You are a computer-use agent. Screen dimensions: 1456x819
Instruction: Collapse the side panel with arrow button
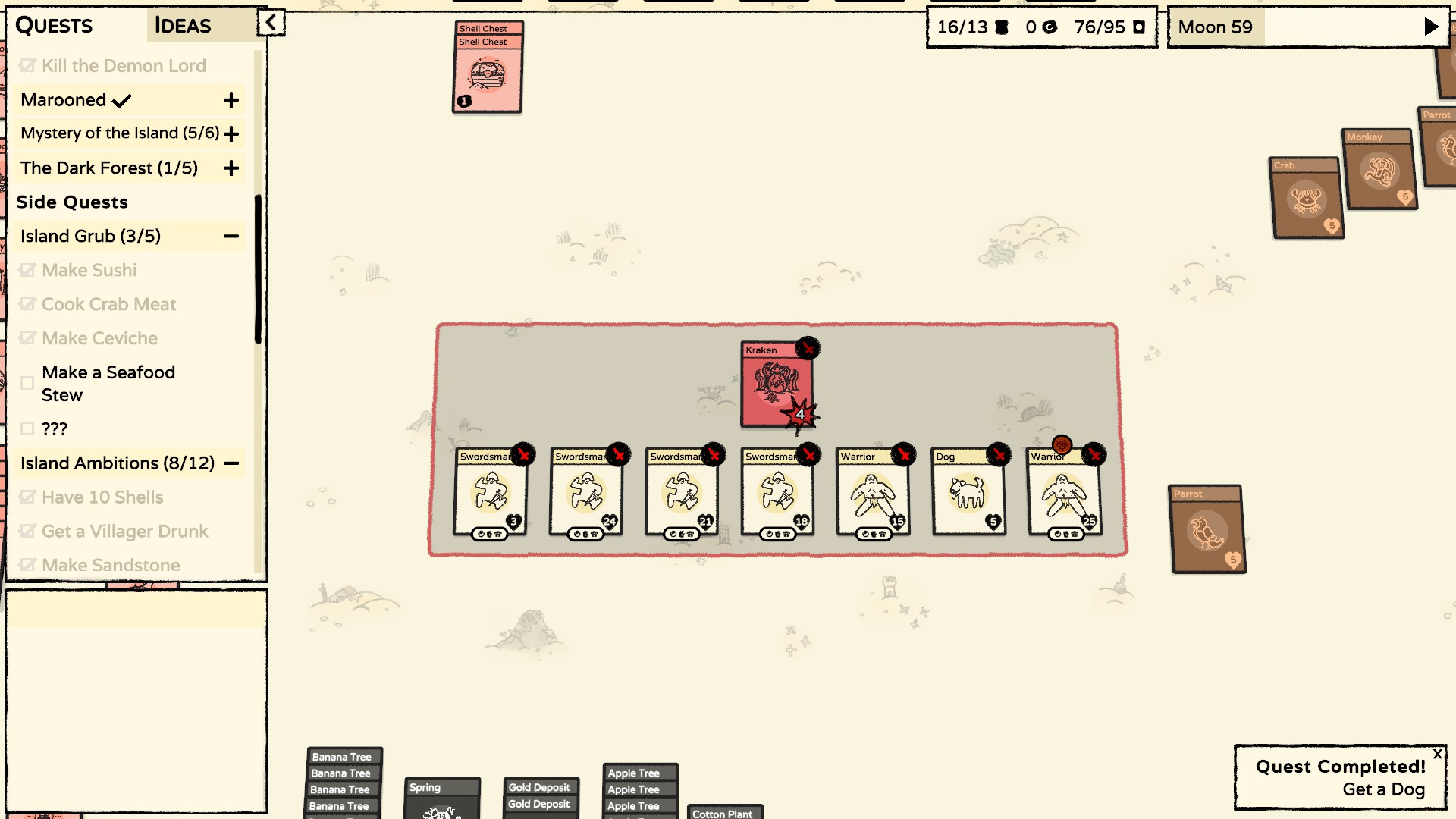pos(271,23)
